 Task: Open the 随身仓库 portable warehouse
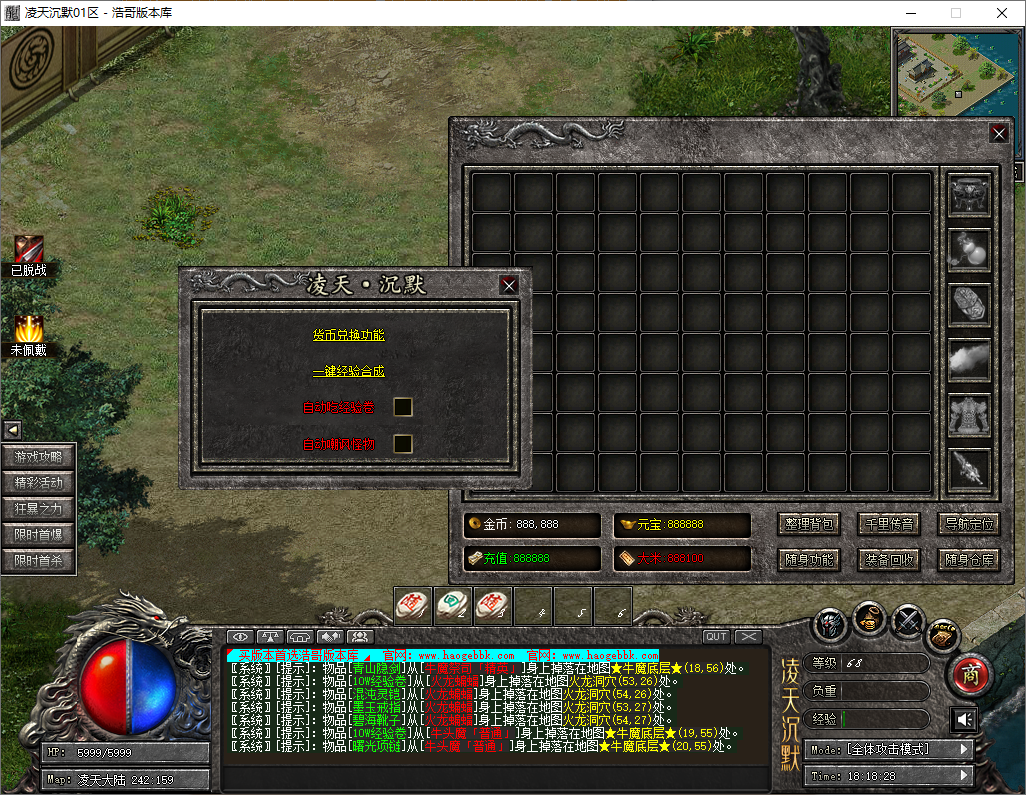969,559
